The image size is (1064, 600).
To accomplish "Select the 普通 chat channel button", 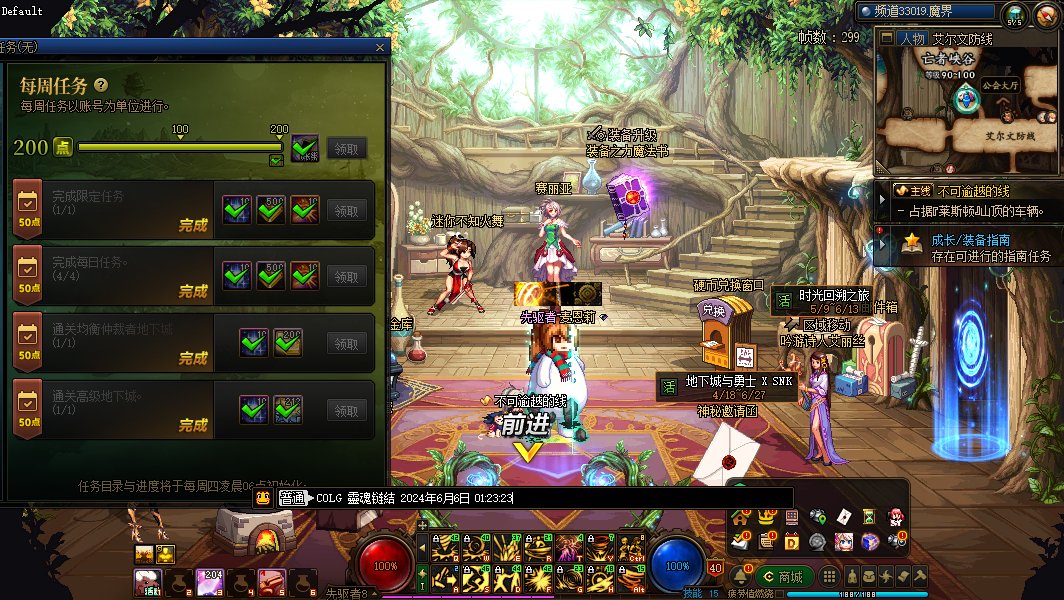I will 292,497.
